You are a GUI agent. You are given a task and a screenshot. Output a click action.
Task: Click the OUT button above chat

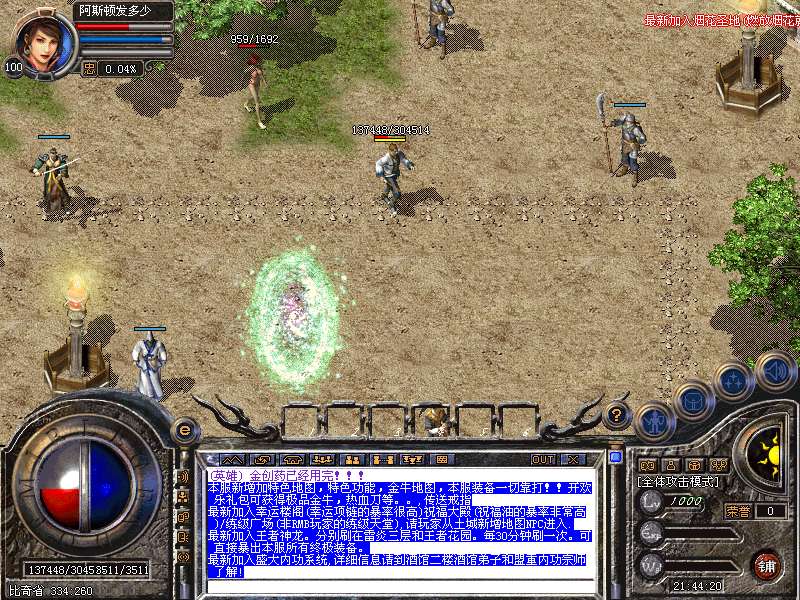[x=543, y=459]
